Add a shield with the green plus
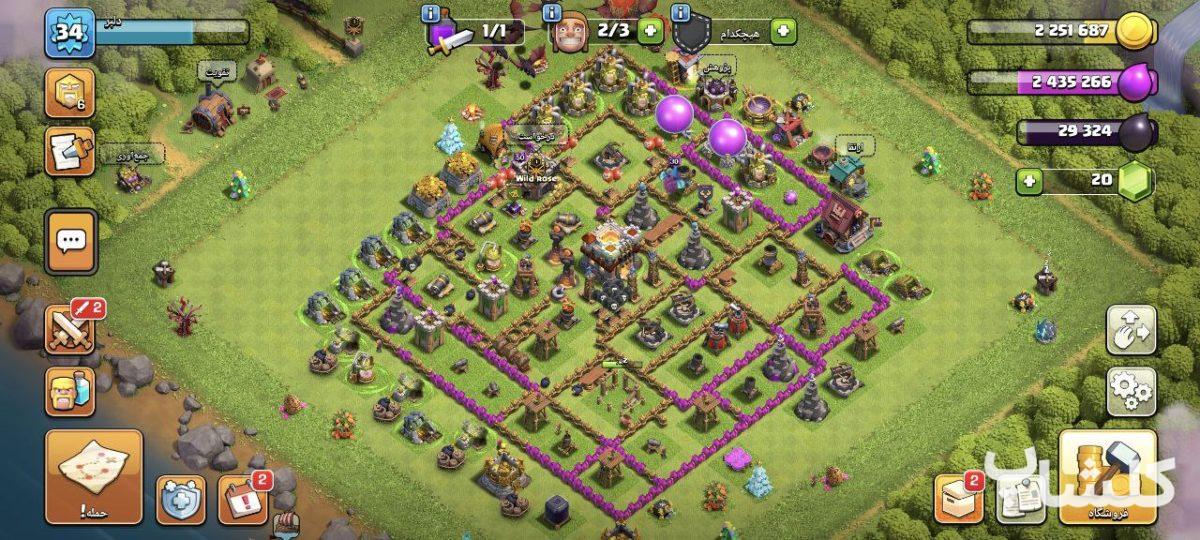The image size is (1200, 540). [x=783, y=31]
